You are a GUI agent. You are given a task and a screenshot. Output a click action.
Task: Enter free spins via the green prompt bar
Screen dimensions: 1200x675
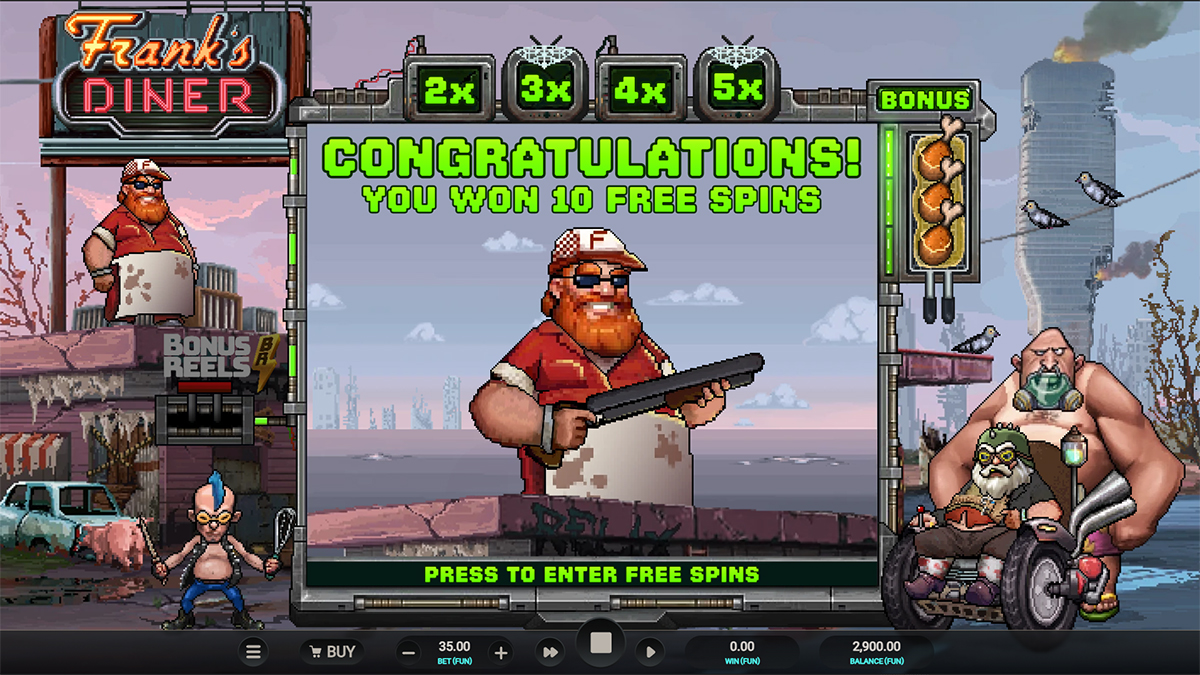coord(592,574)
